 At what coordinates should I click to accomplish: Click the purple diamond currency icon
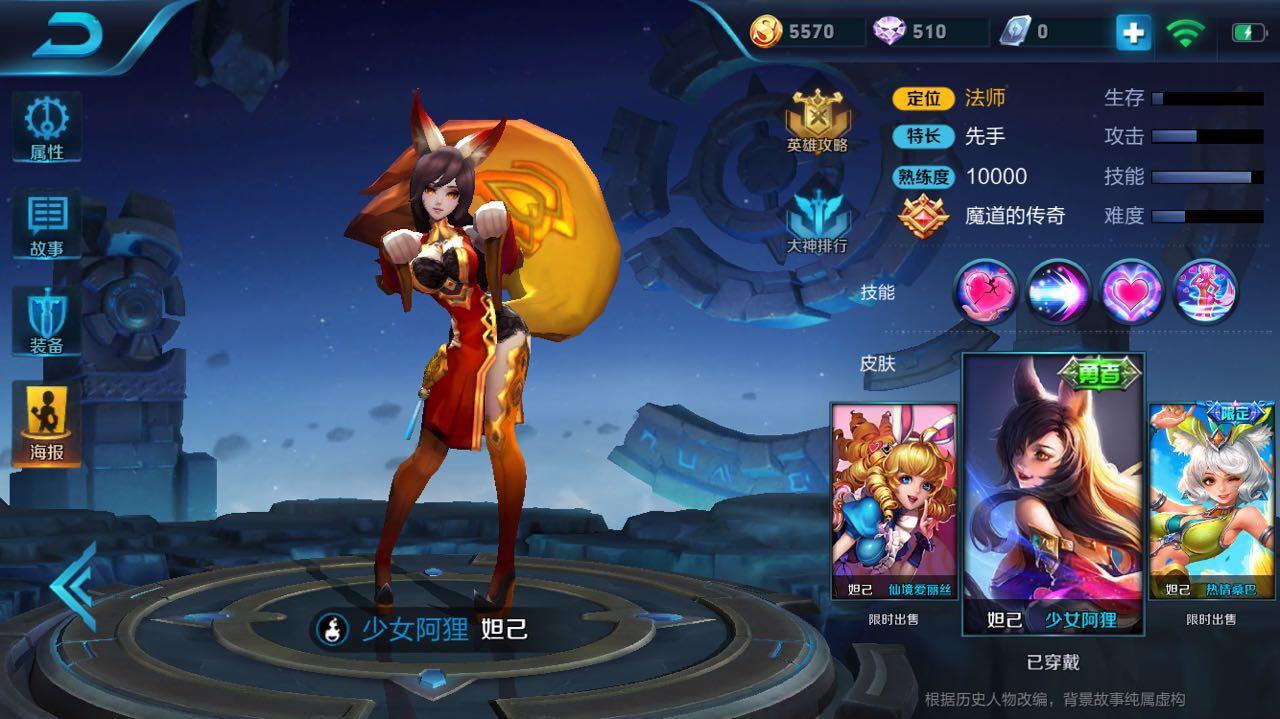889,32
